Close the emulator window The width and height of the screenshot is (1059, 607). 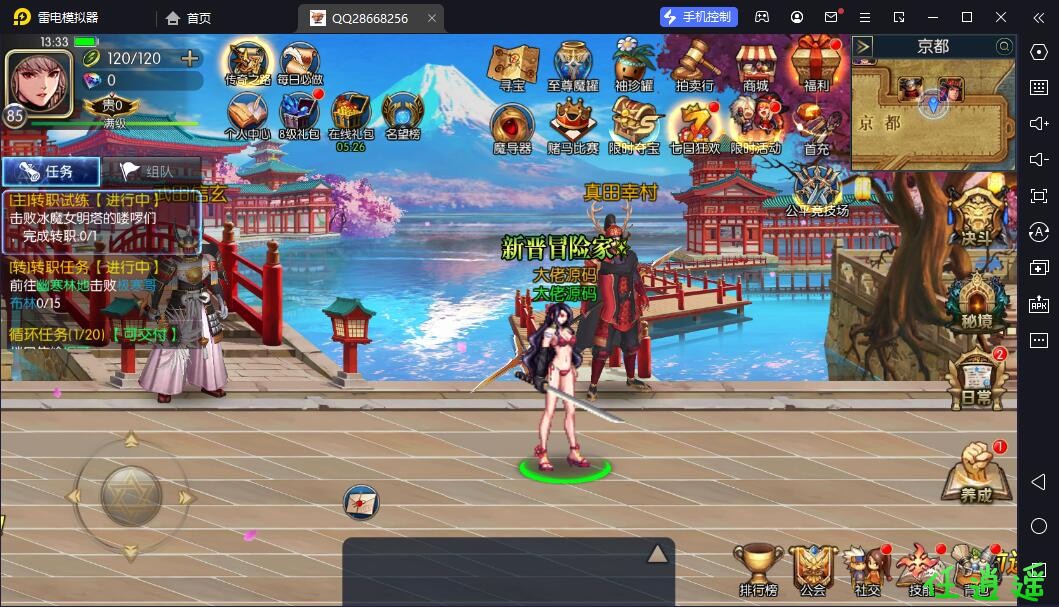pyautogui.click(x=1001, y=17)
